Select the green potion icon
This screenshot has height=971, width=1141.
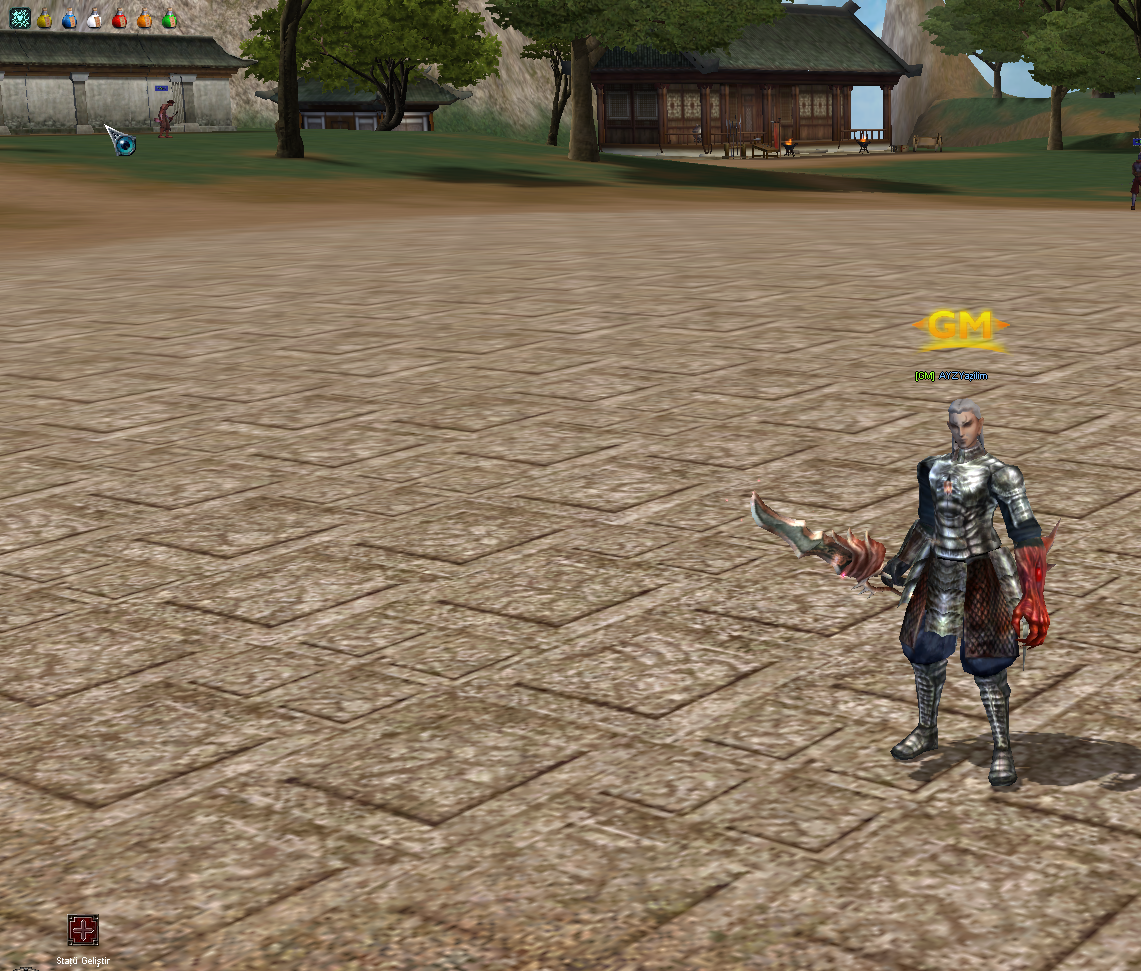(x=170, y=19)
